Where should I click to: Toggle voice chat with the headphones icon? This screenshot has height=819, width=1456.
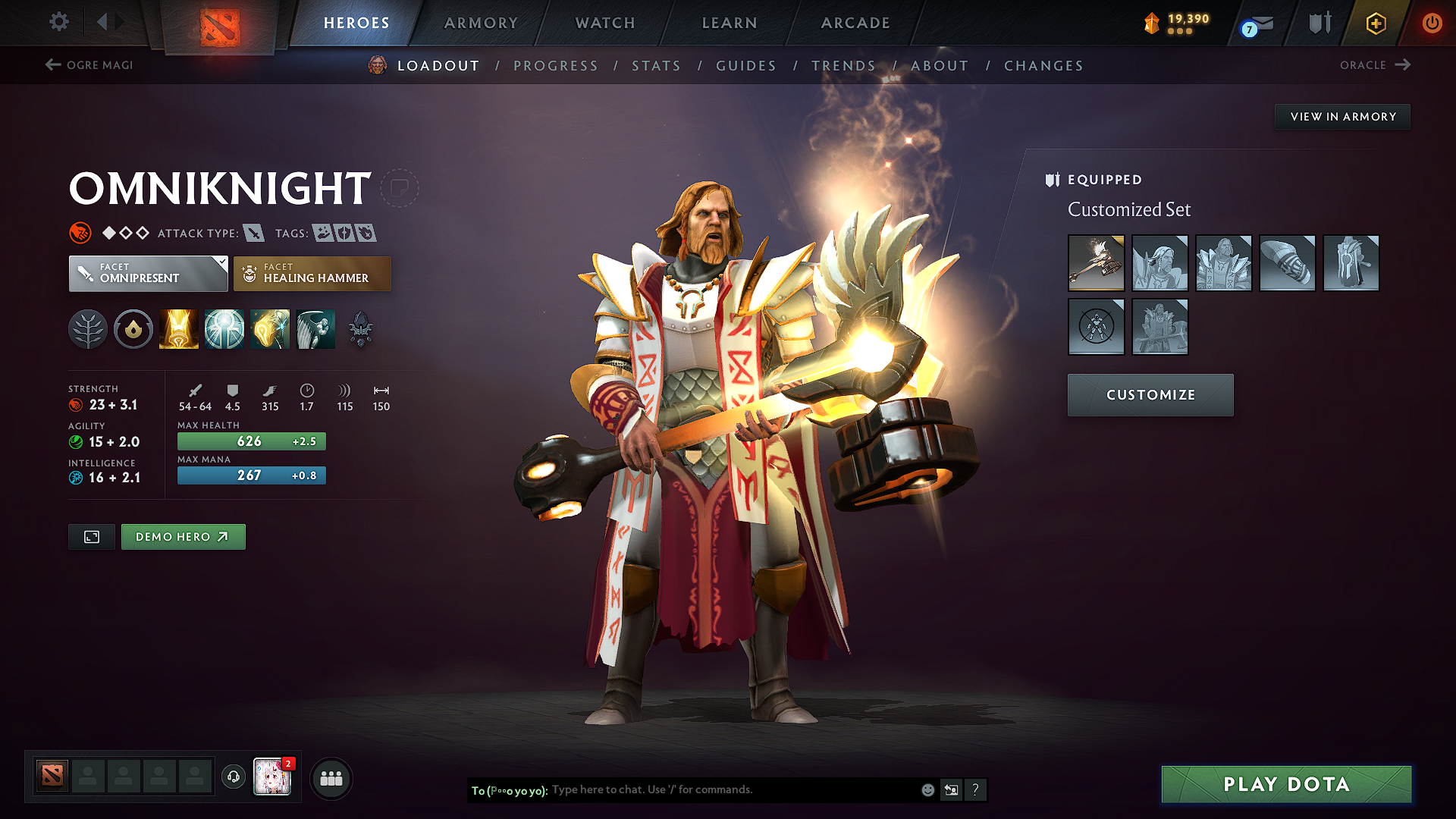coord(233,777)
